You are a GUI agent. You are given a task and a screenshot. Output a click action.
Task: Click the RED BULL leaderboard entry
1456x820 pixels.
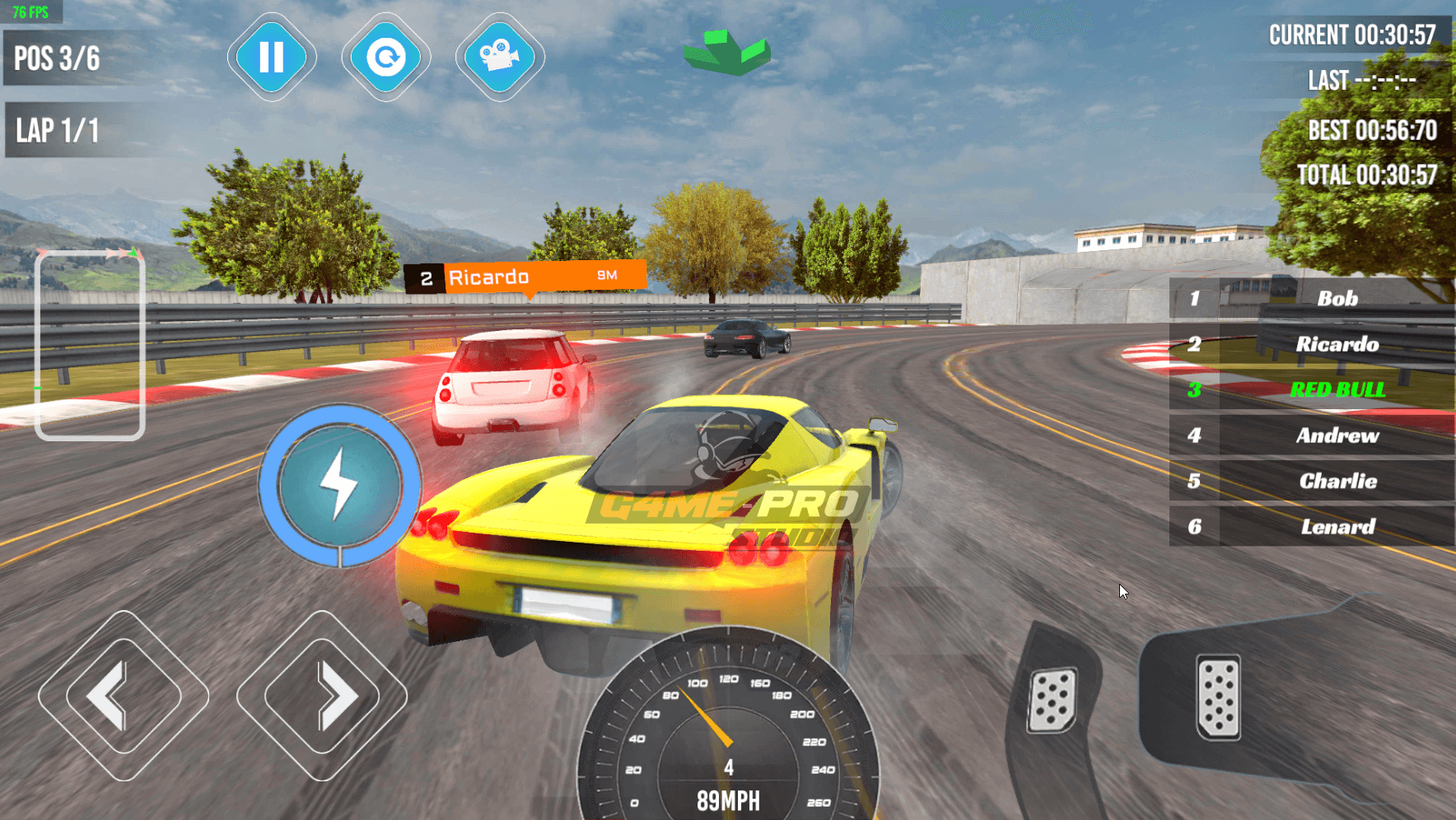[1311, 389]
